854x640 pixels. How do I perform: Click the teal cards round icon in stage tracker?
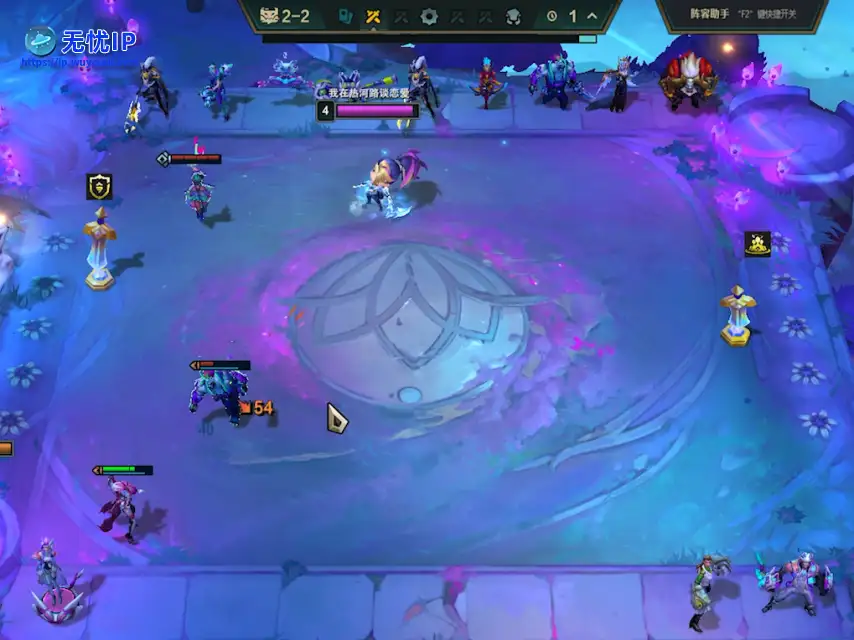tap(345, 16)
